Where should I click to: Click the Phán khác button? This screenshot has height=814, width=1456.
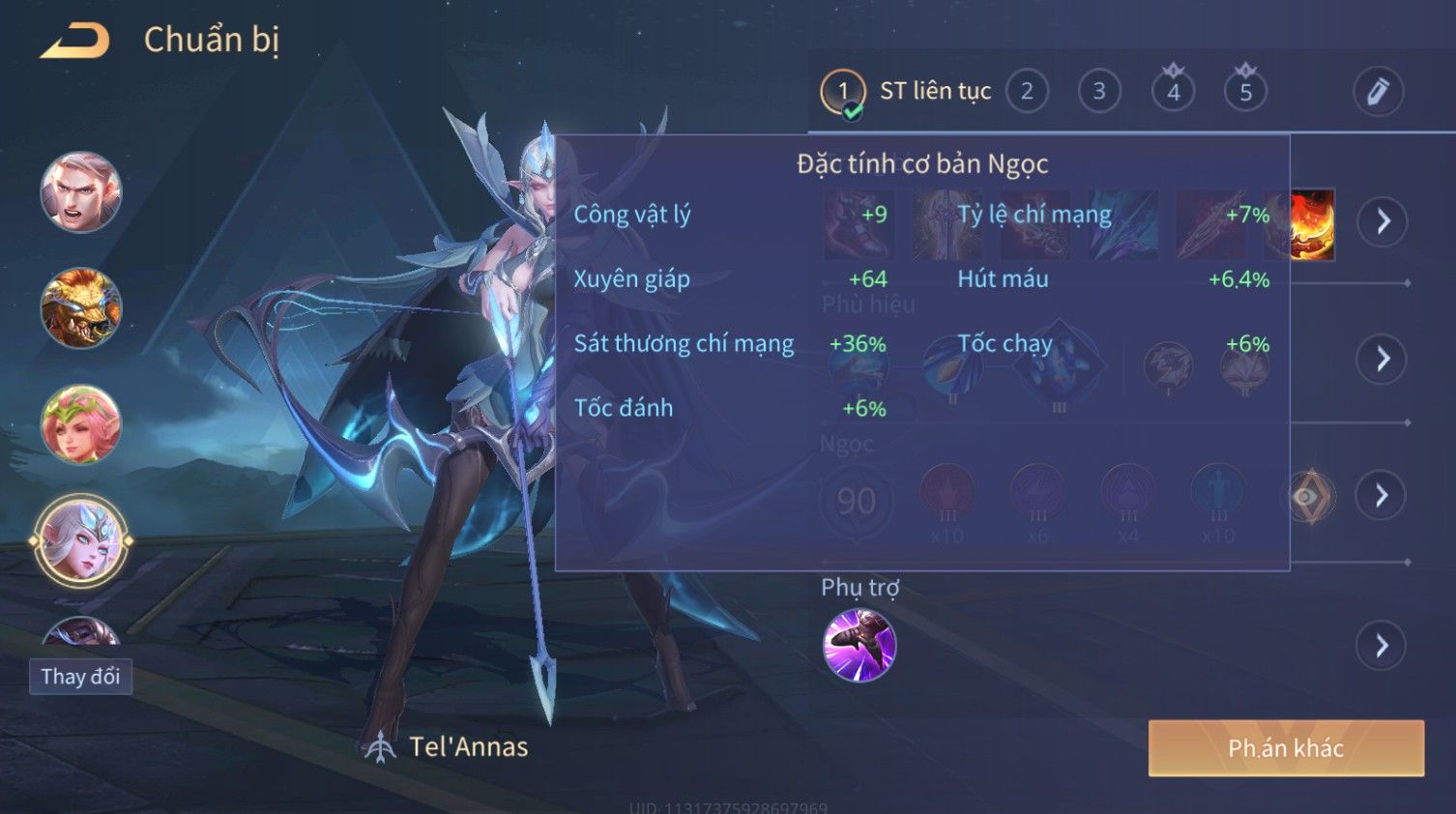pos(1286,748)
